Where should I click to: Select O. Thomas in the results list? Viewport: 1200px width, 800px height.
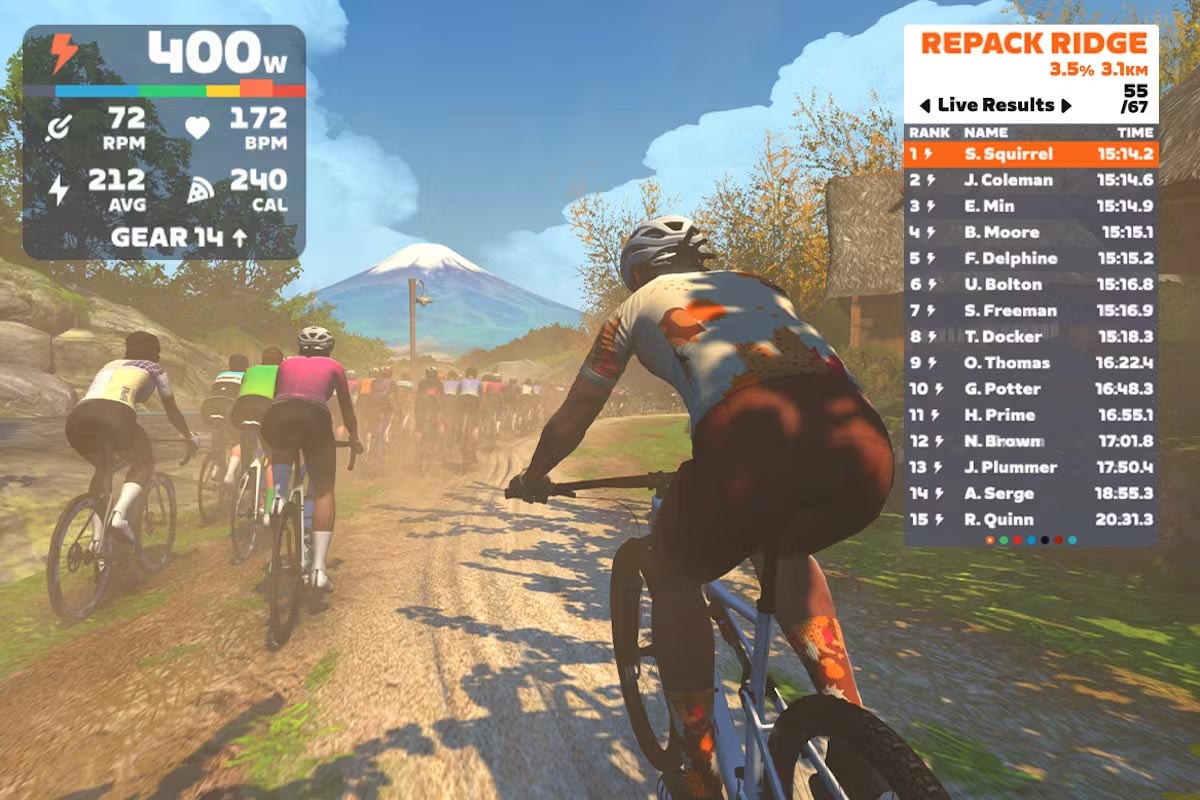click(x=1030, y=362)
